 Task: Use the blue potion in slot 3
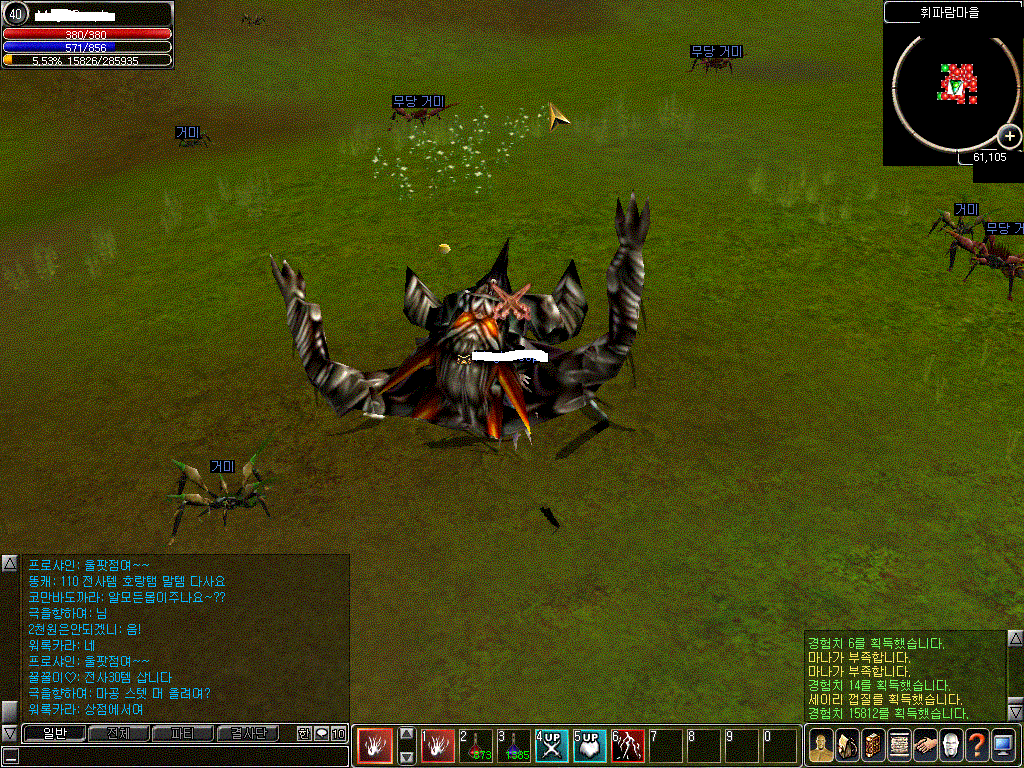pos(513,746)
